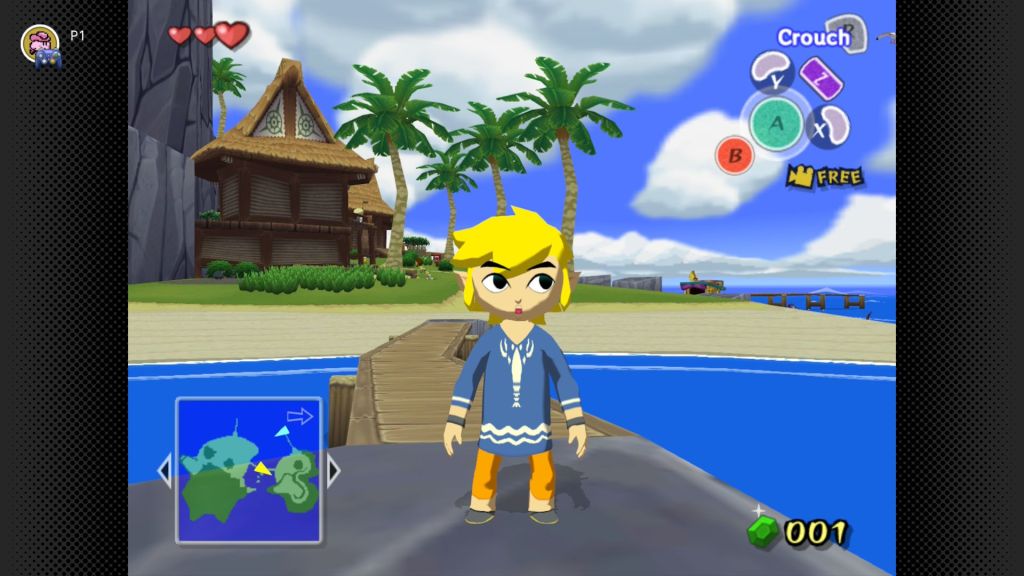Click the yellow player marker on the minimap
Viewport: 1024px width, 576px height.
coord(262,467)
